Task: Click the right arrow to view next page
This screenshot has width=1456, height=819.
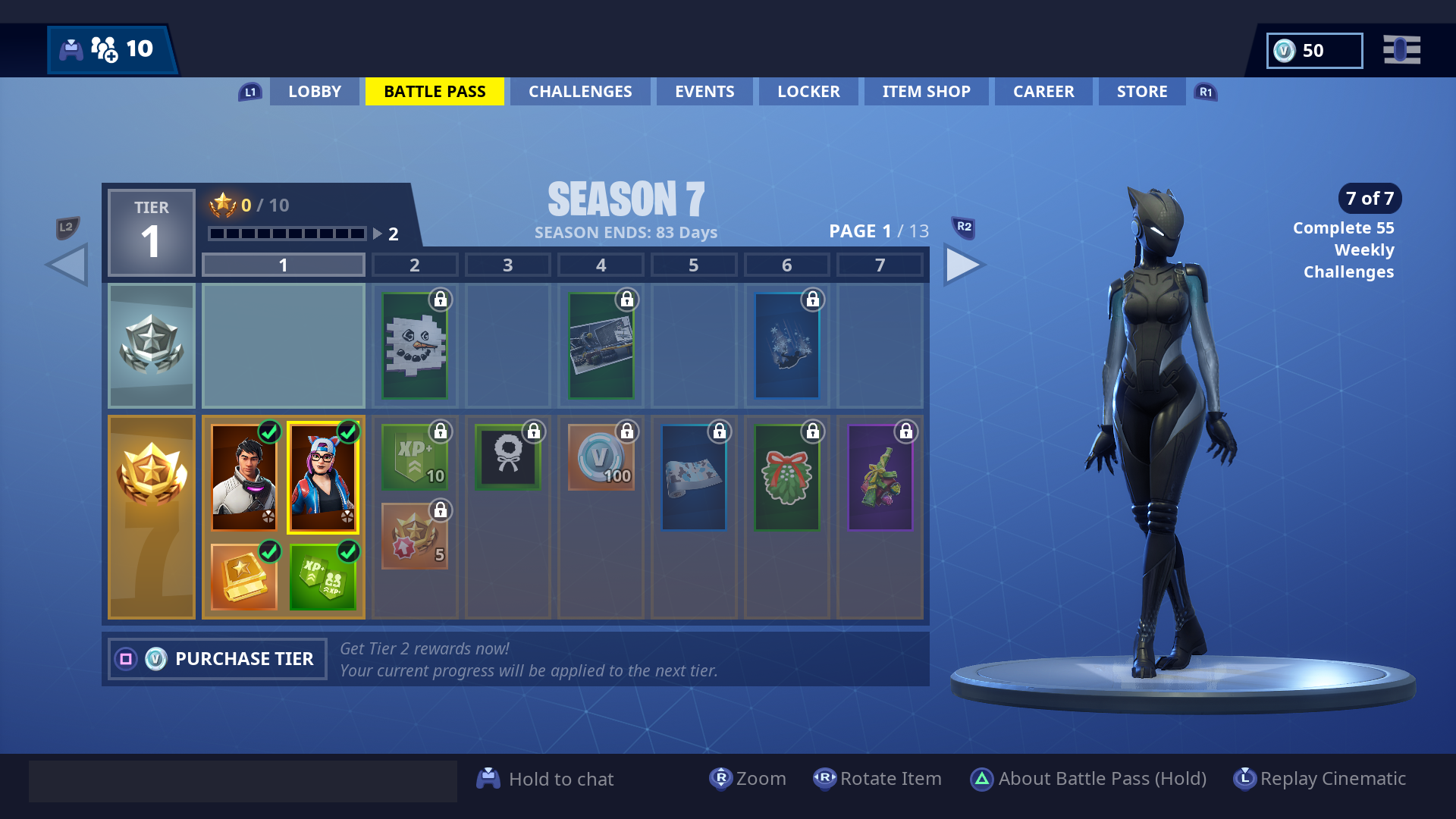Action: [x=964, y=264]
